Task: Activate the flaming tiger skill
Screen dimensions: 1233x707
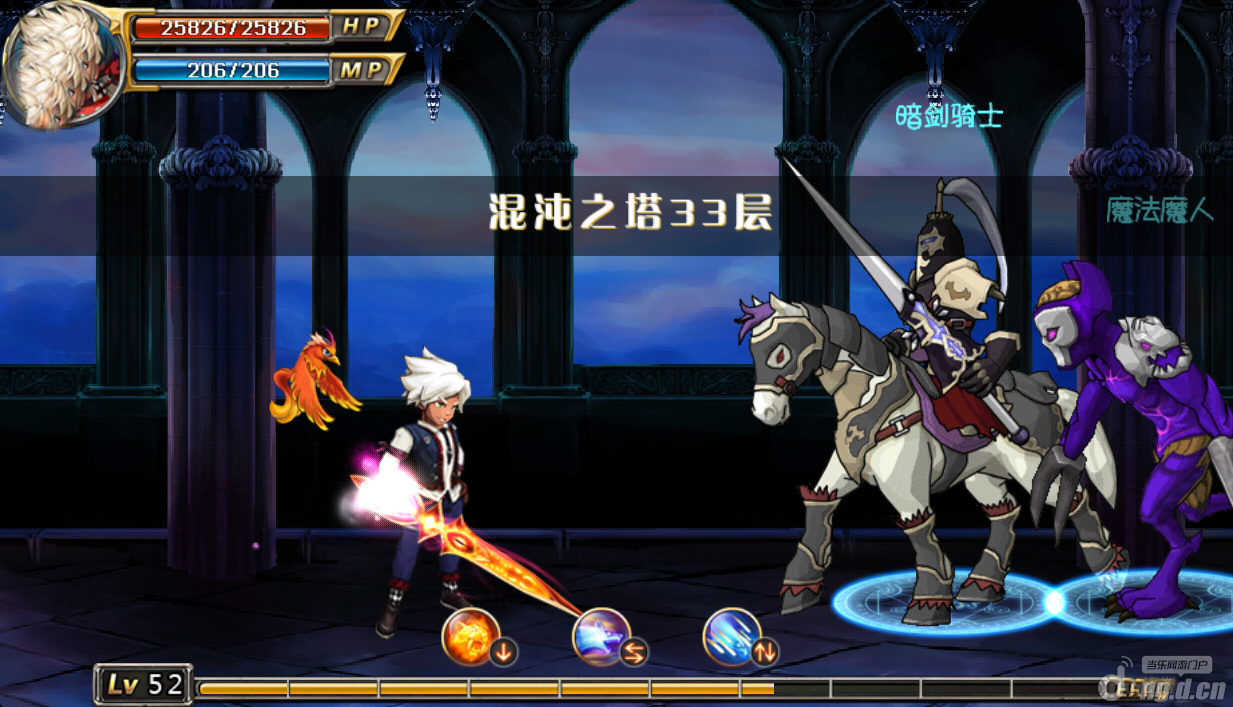Action: click(471, 635)
